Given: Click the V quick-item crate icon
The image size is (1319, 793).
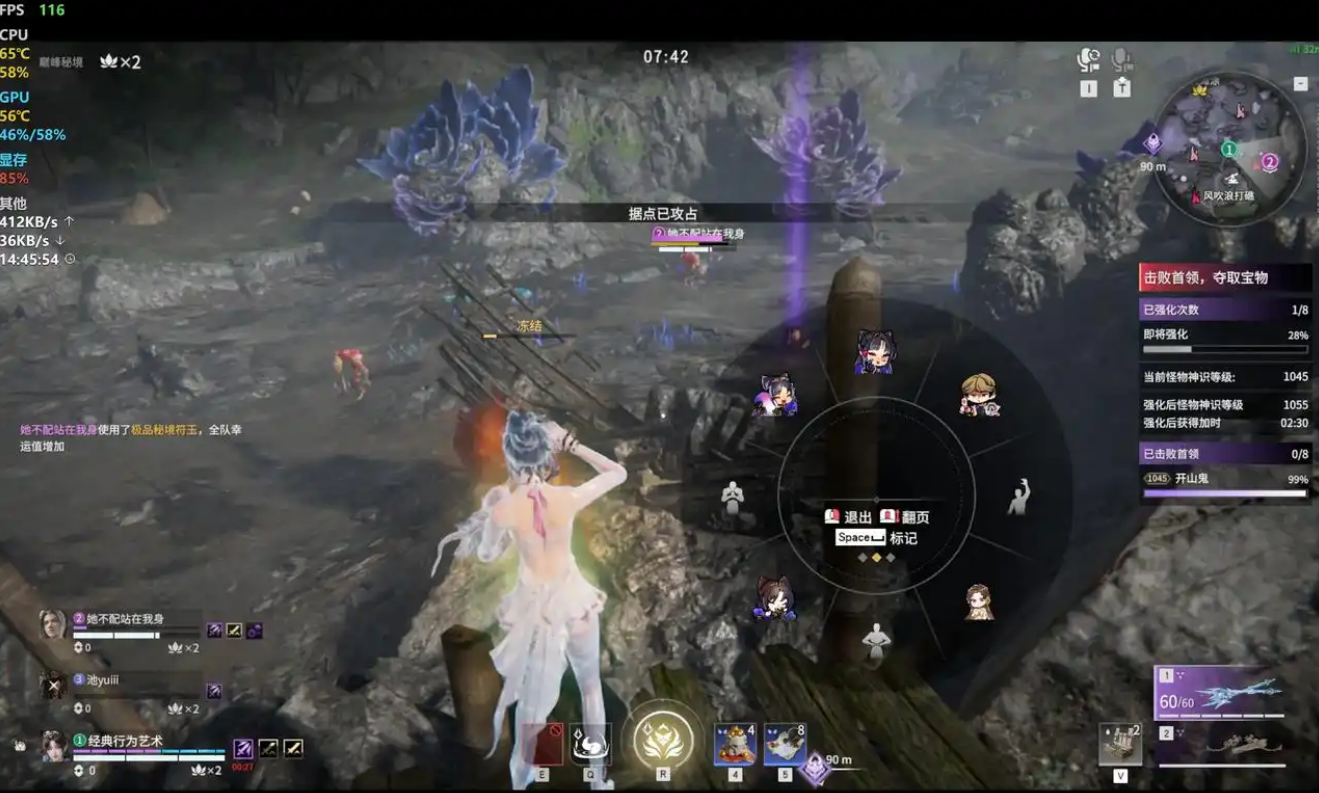Looking at the screenshot, I should [1118, 742].
